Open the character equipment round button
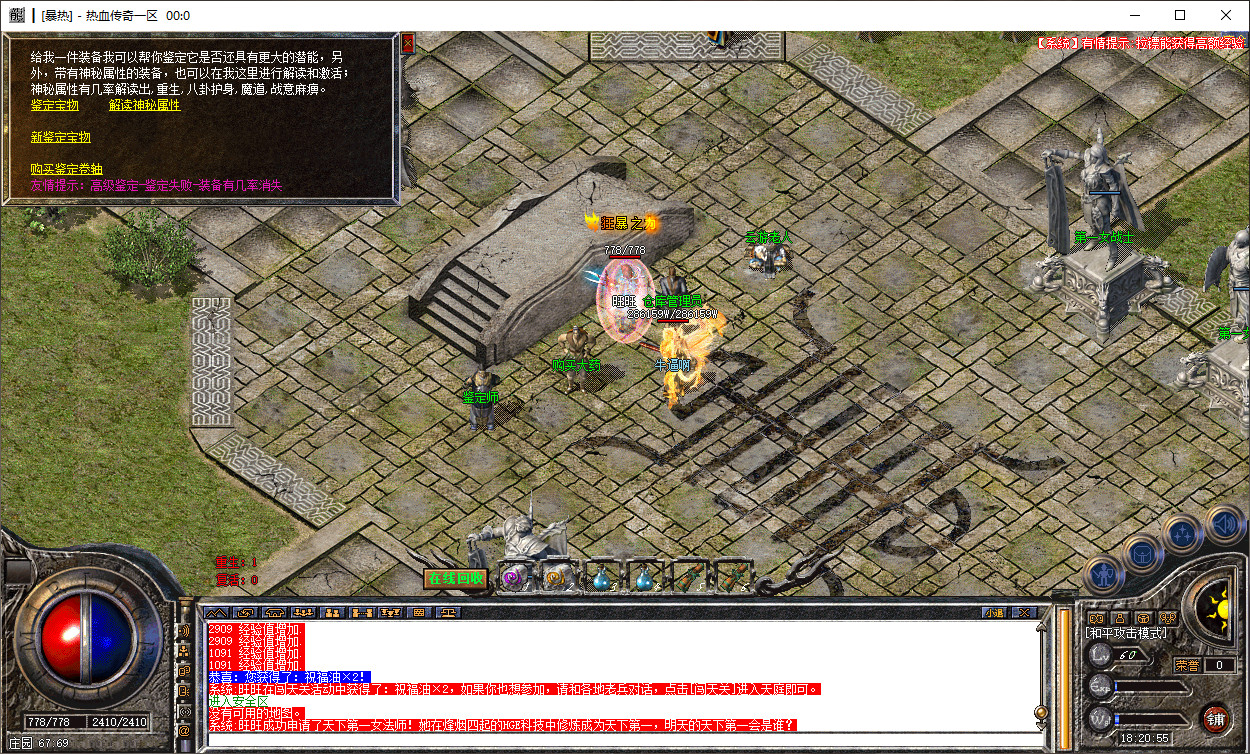1250x754 pixels. click(1104, 574)
